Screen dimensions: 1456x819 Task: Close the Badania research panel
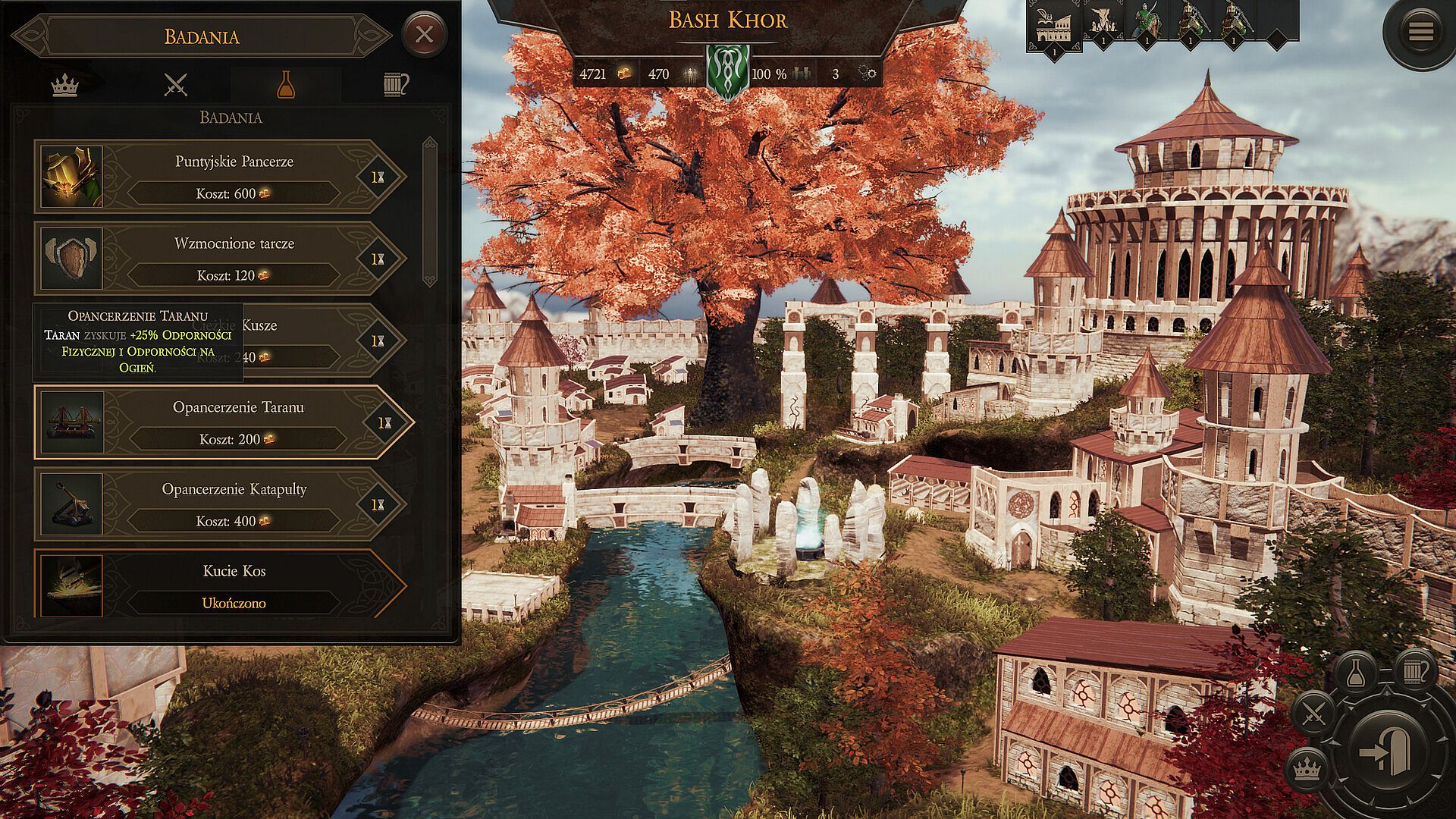pyautogui.click(x=424, y=34)
